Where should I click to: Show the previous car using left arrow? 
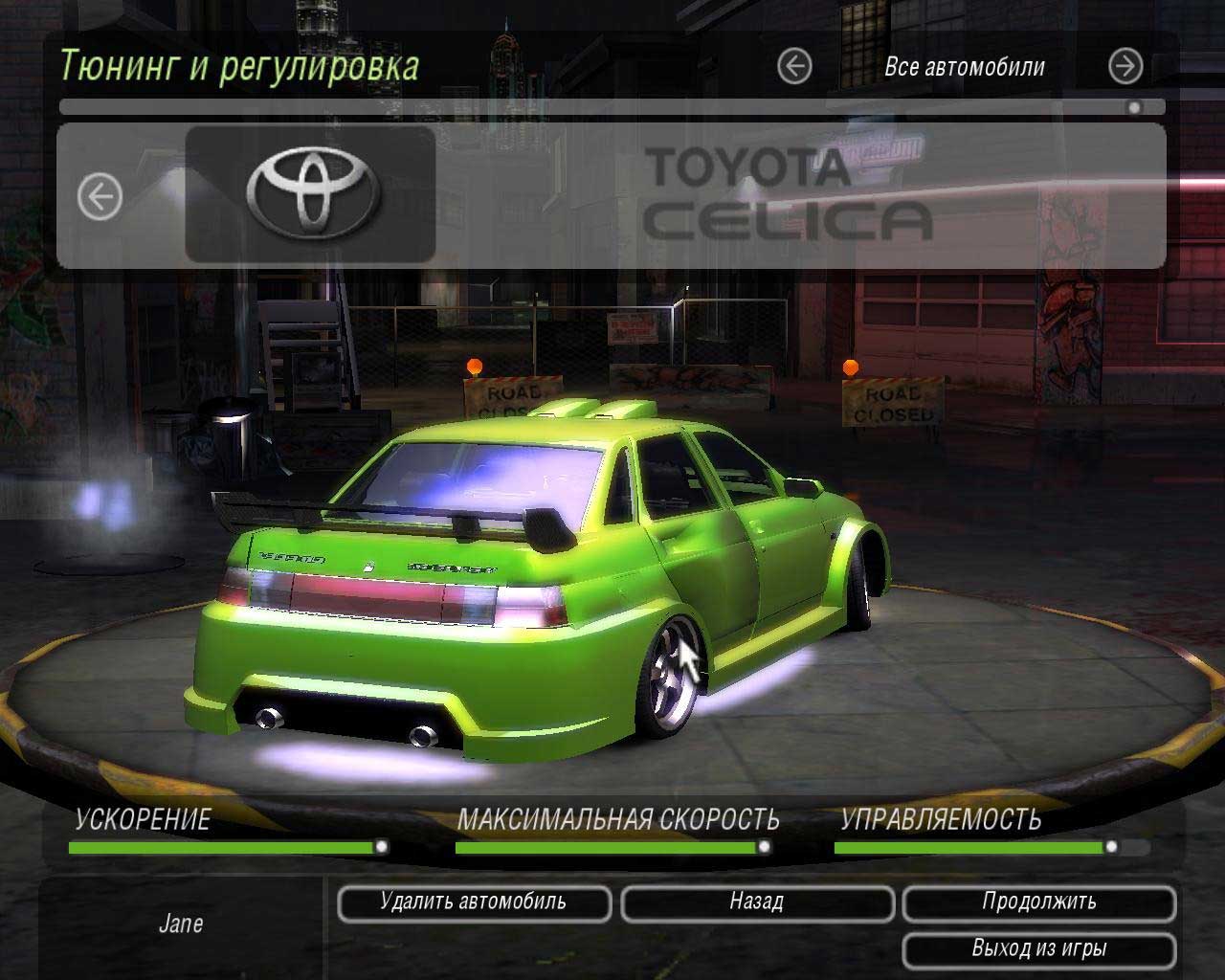pyautogui.click(x=100, y=198)
